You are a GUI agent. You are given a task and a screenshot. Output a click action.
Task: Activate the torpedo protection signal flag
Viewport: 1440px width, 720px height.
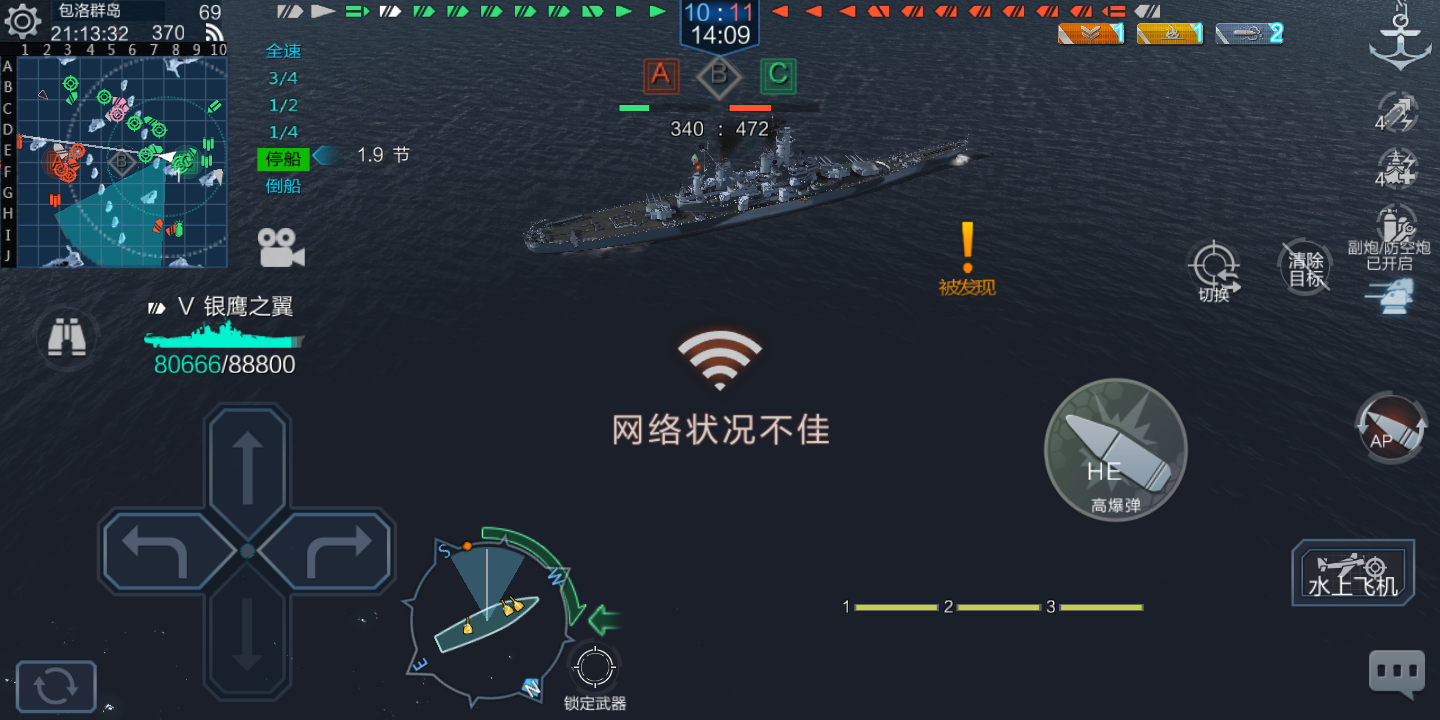coord(1248,33)
